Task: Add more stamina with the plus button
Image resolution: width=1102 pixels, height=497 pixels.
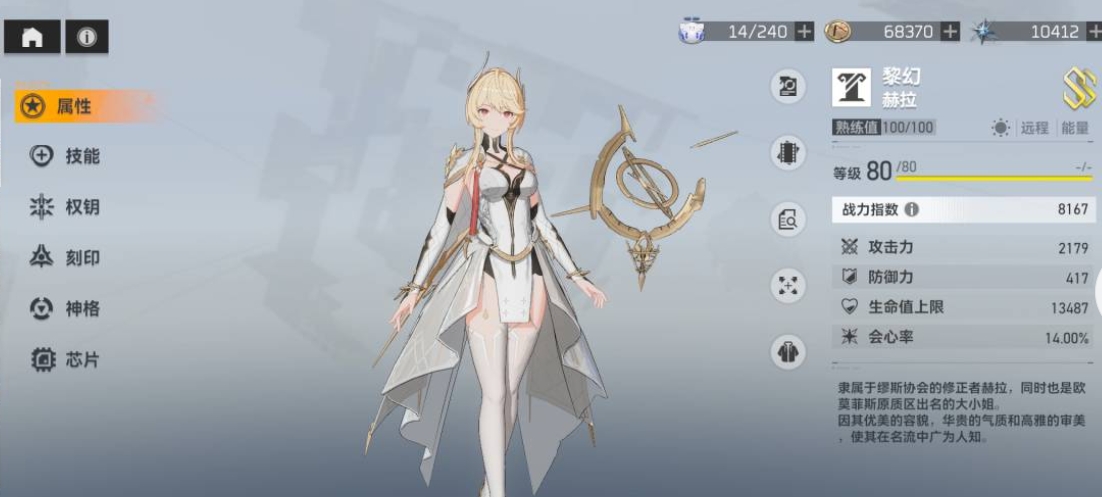Action: pos(804,32)
